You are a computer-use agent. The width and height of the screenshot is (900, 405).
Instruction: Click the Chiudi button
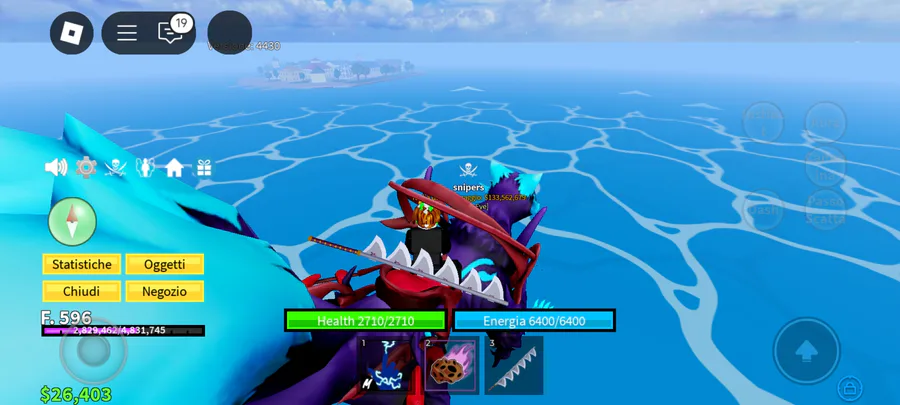coord(82,291)
